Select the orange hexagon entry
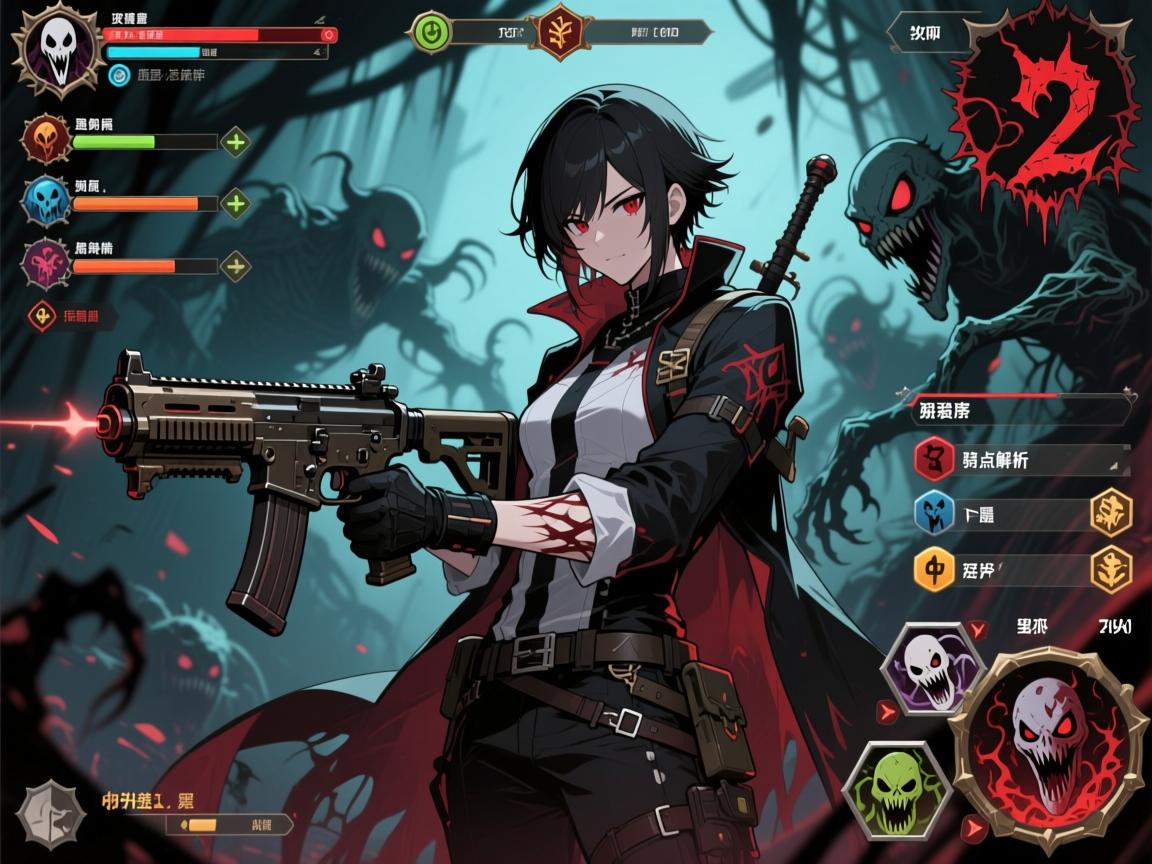This screenshot has height=864, width=1152. 935,570
